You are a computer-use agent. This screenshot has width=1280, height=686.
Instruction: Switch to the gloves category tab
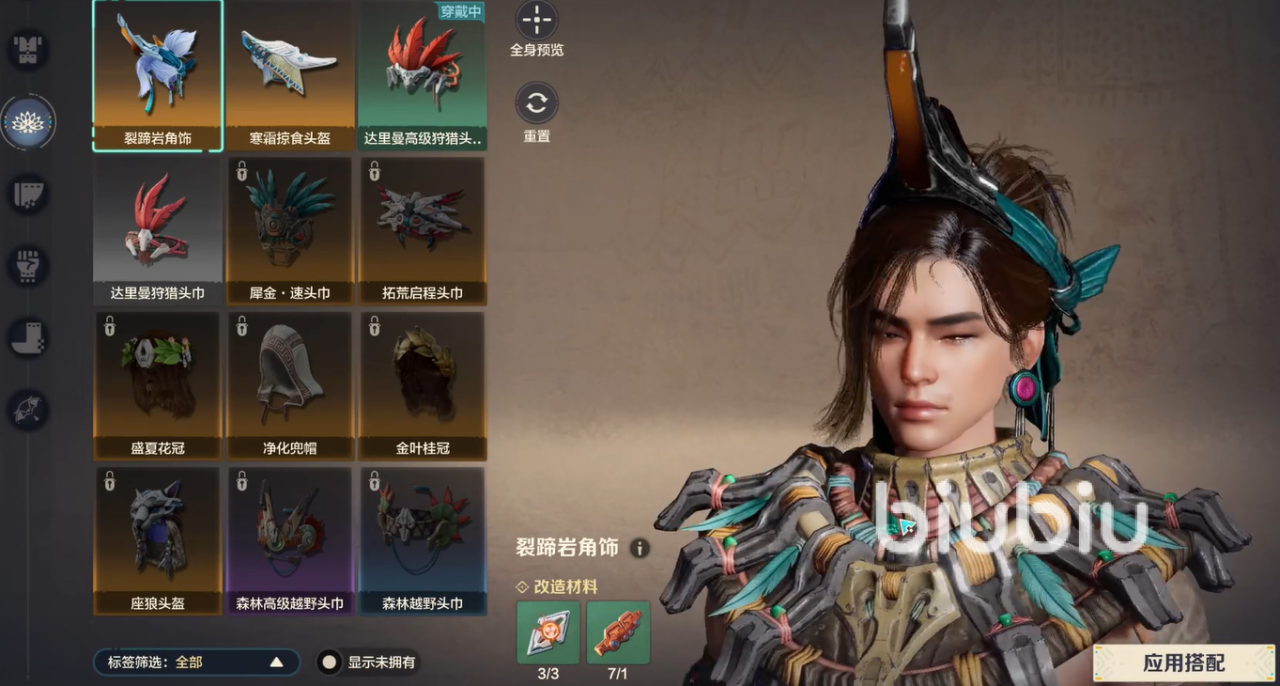coord(28,265)
